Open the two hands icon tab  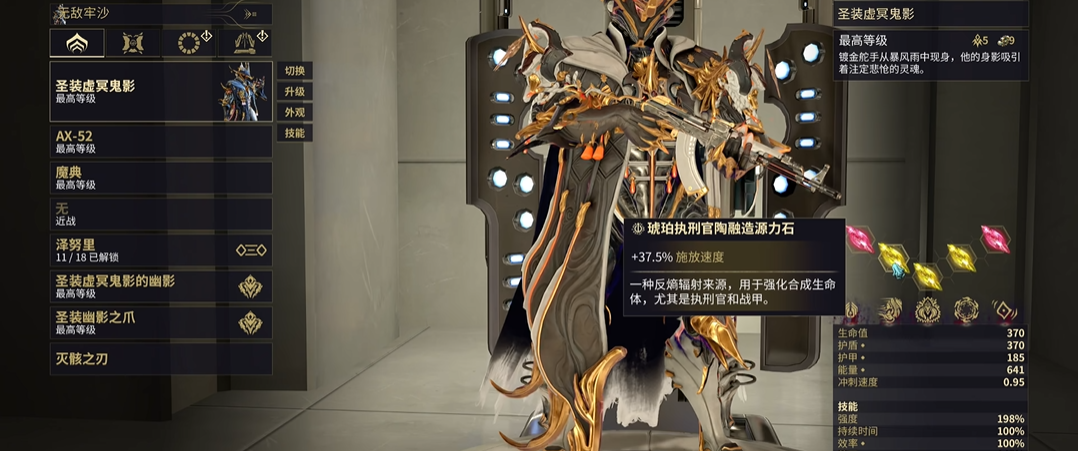[245, 43]
